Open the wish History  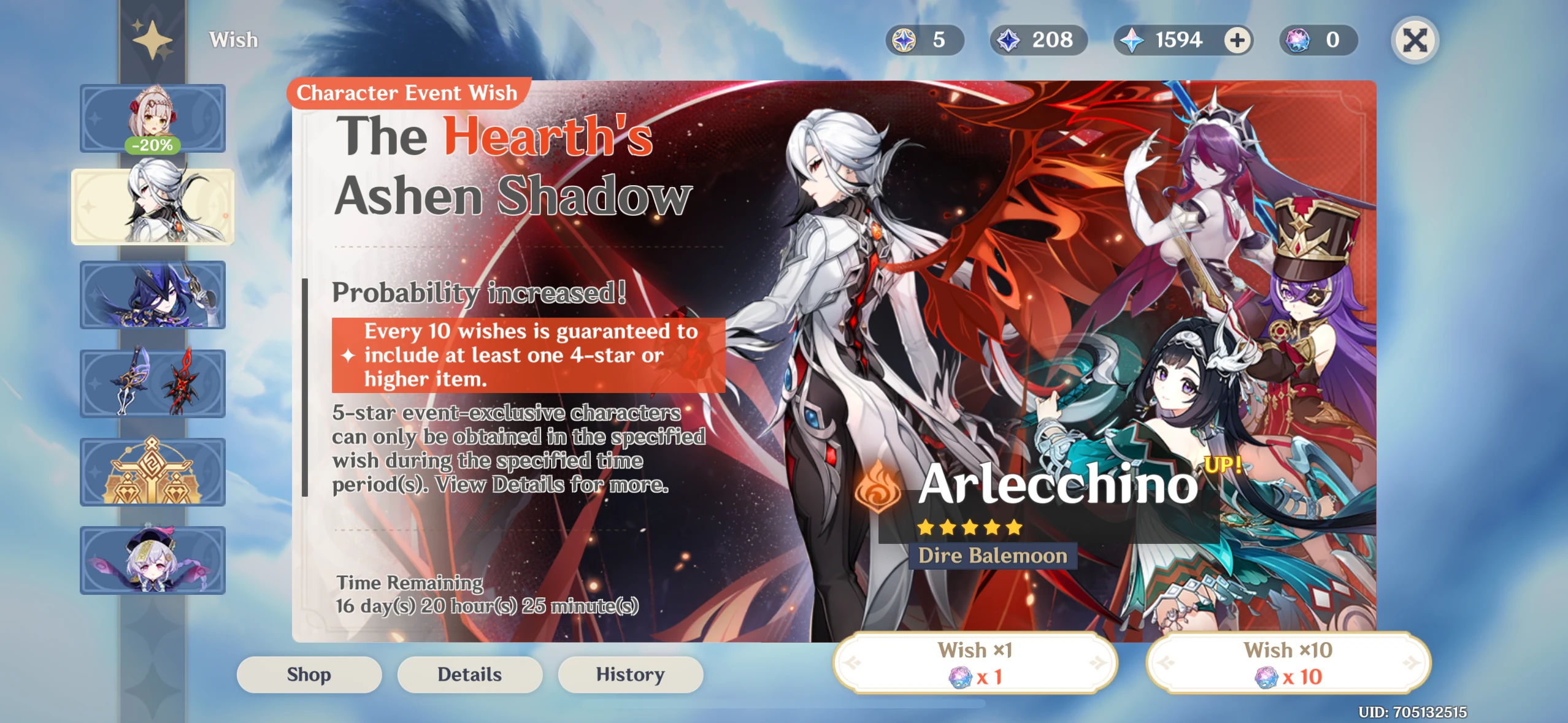click(631, 674)
